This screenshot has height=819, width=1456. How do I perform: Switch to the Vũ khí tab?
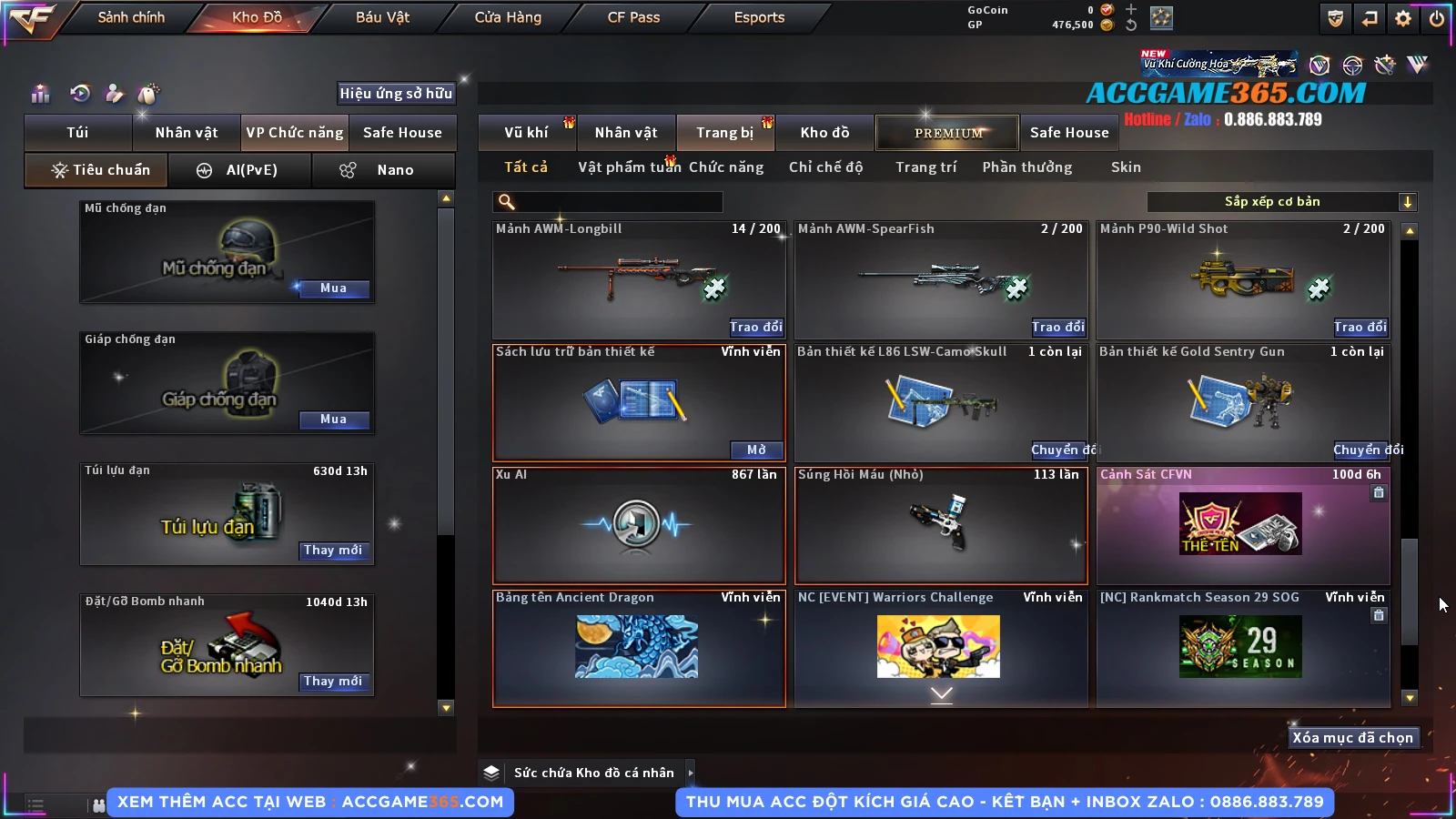coord(527,133)
